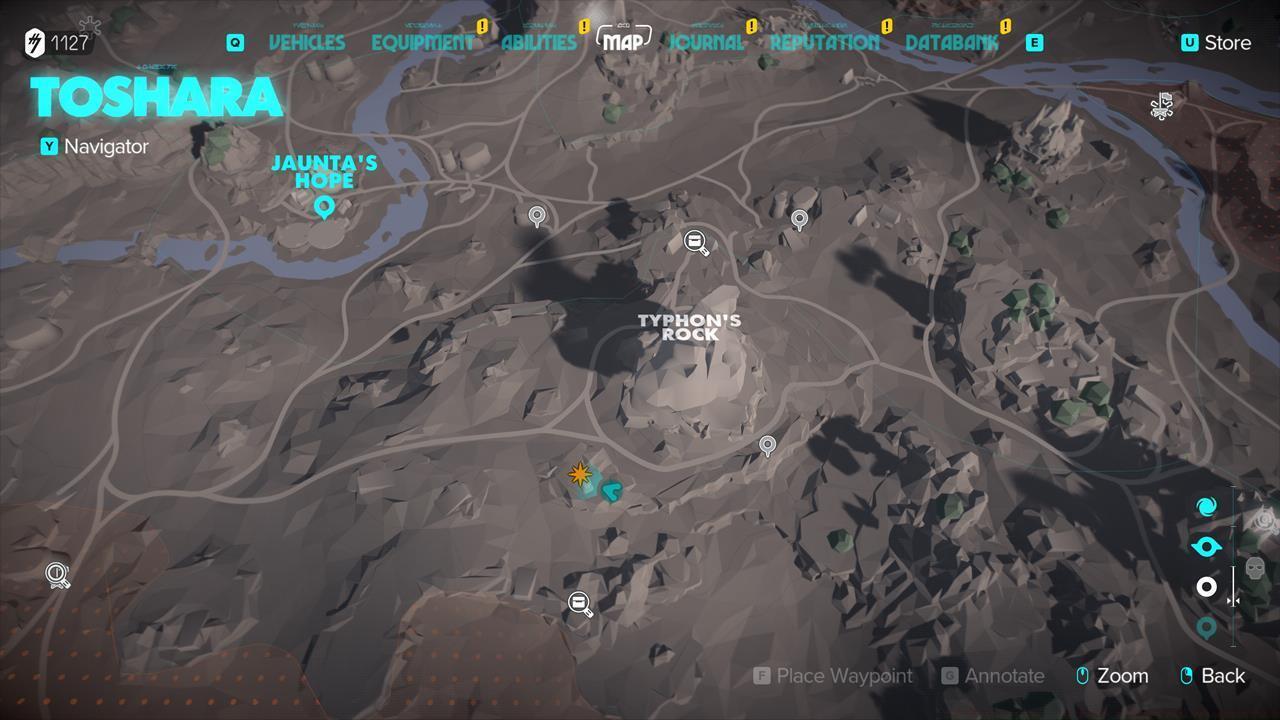
Task: Open the Vehicles tab
Action: click(x=307, y=42)
